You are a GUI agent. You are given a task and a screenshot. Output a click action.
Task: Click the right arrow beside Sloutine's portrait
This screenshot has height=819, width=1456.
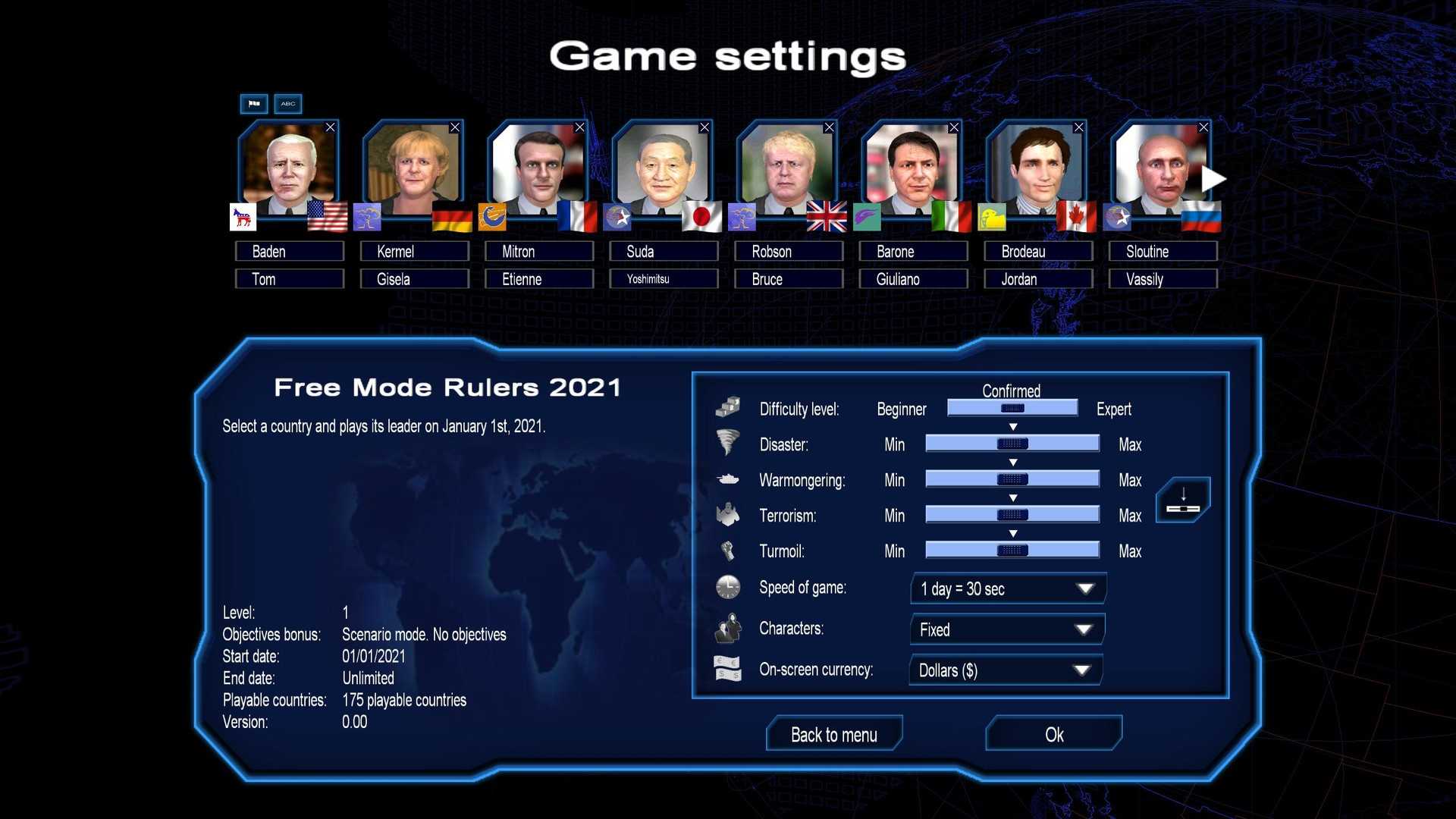1213,179
